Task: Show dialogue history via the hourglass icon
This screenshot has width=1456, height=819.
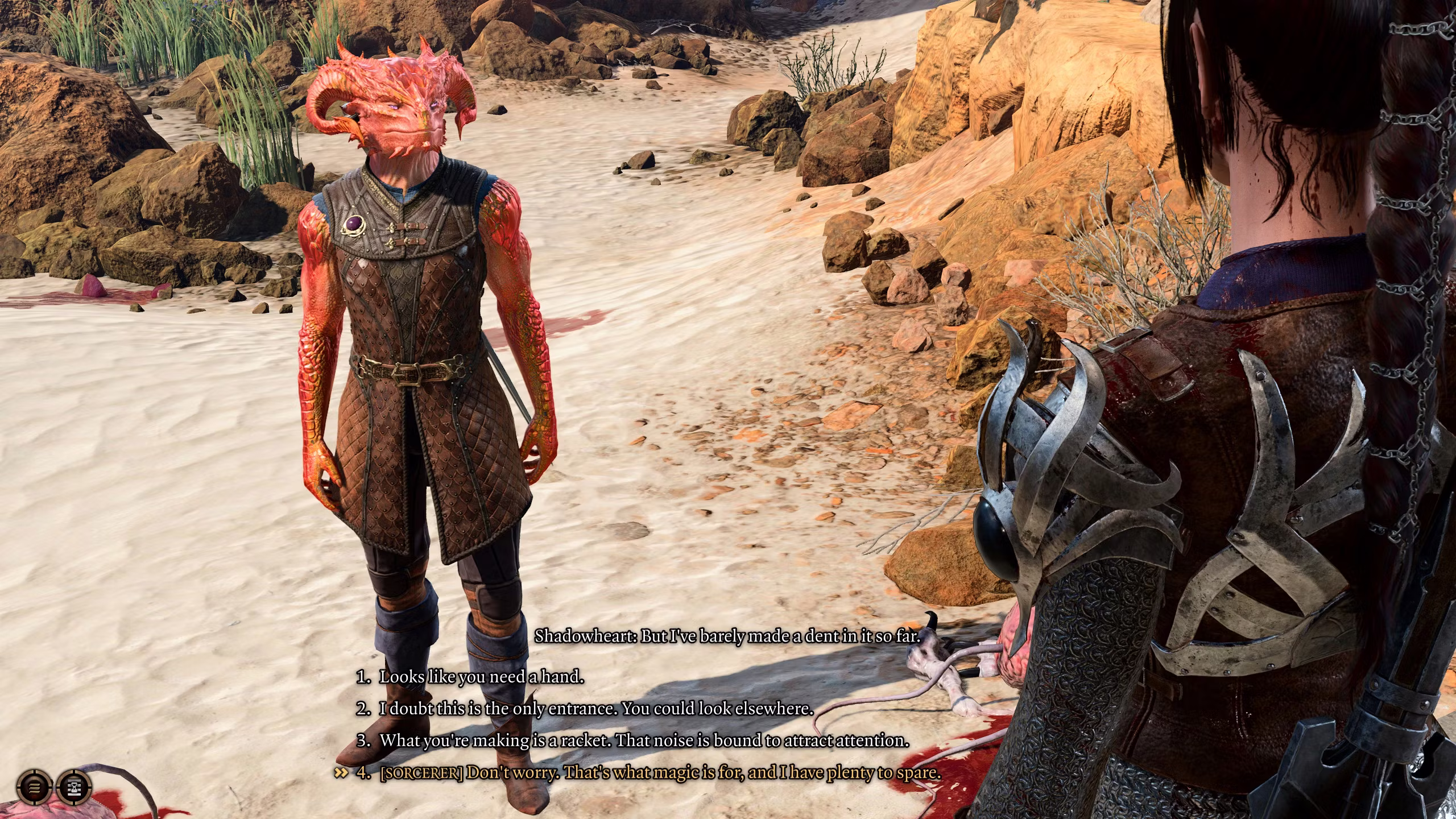Action: (75, 788)
